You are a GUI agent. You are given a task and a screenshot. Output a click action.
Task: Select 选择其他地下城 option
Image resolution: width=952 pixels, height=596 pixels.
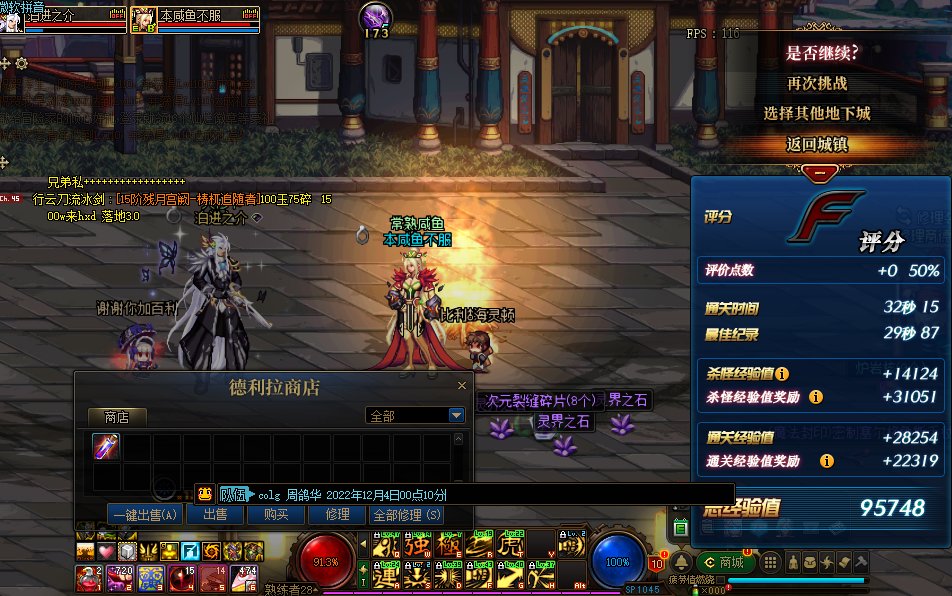pos(816,113)
